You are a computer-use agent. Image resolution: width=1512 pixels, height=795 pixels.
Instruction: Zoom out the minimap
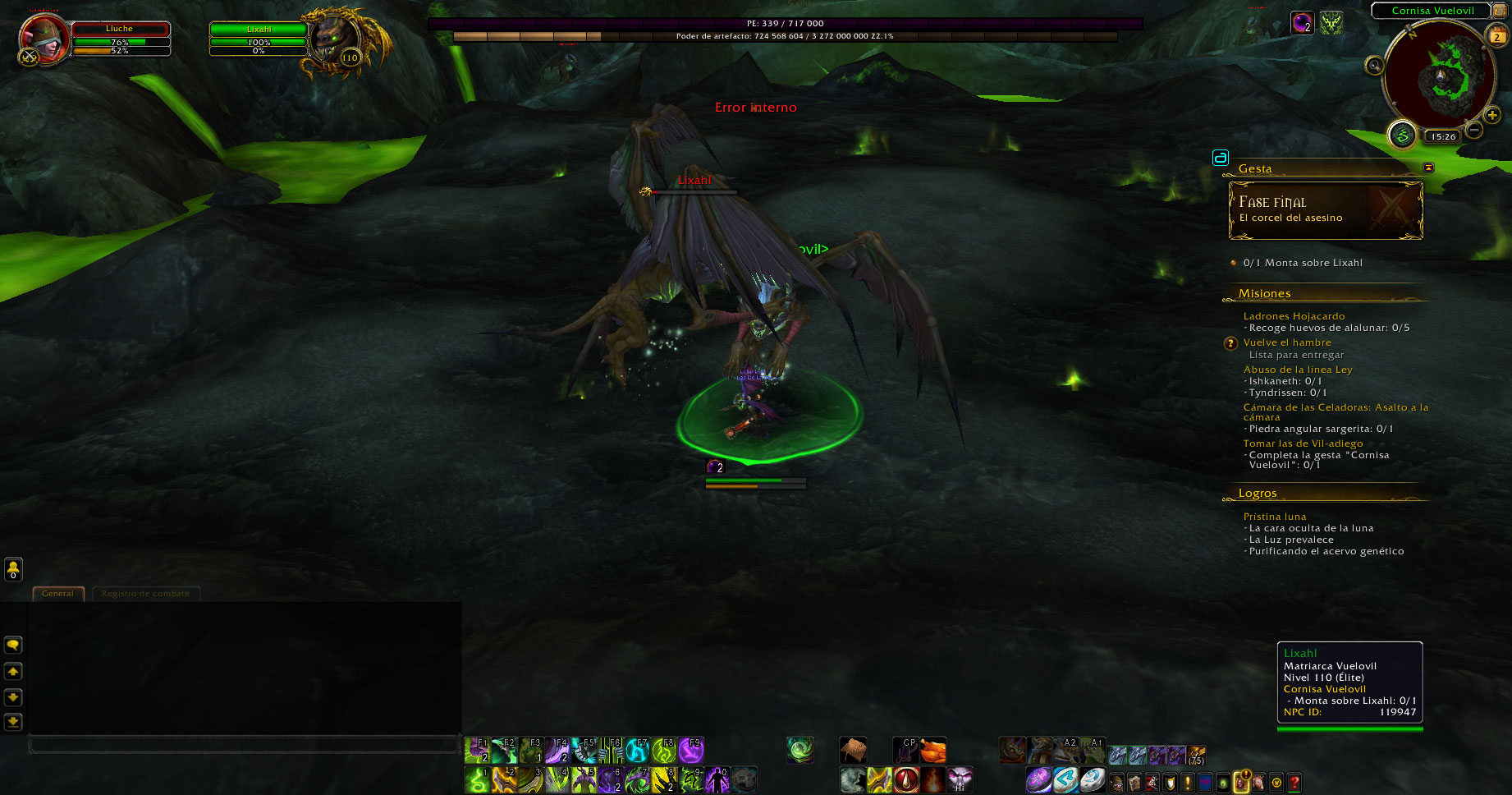[x=1474, y=130]
